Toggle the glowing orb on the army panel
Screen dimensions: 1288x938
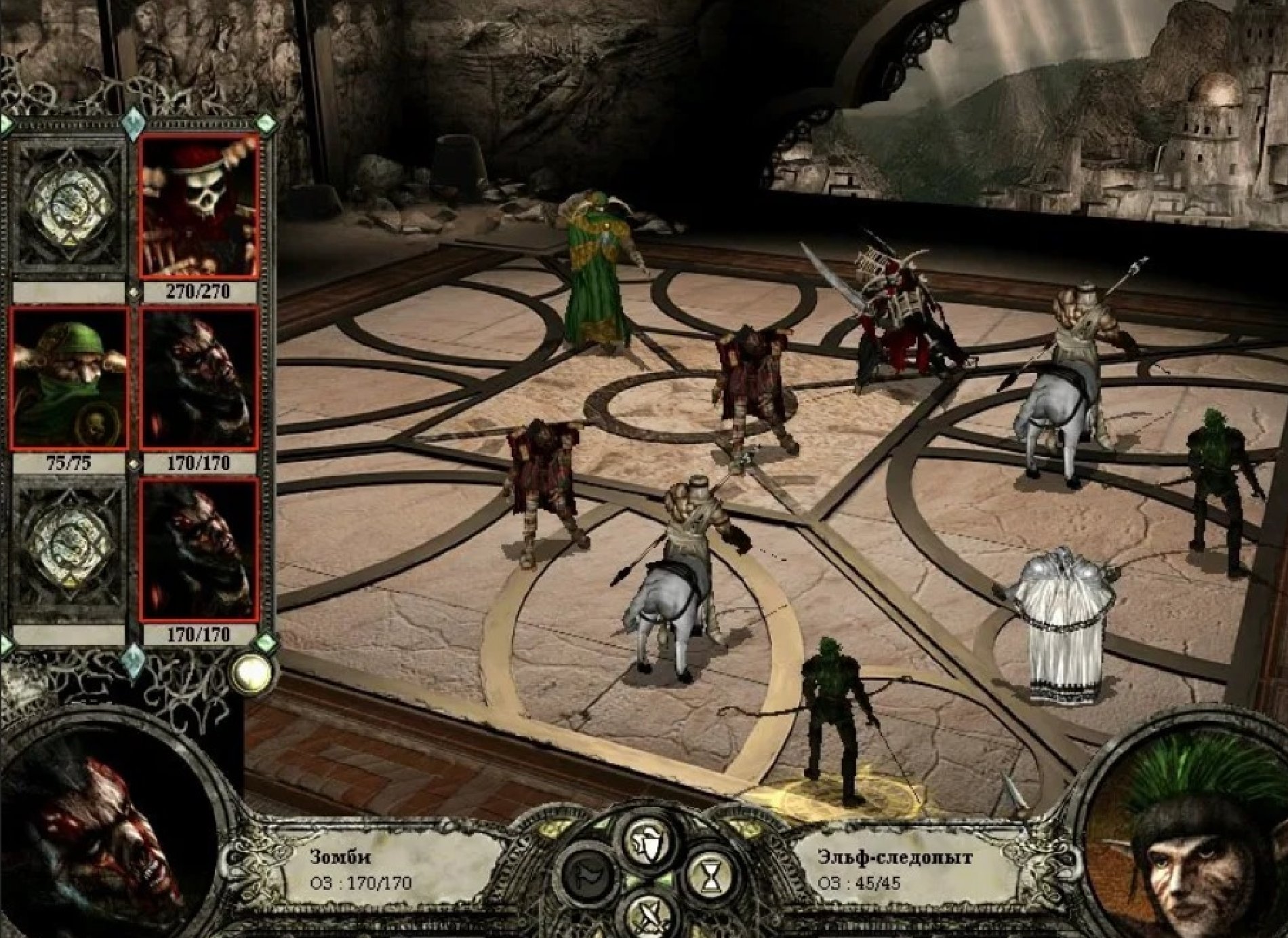tap(251, 672)
